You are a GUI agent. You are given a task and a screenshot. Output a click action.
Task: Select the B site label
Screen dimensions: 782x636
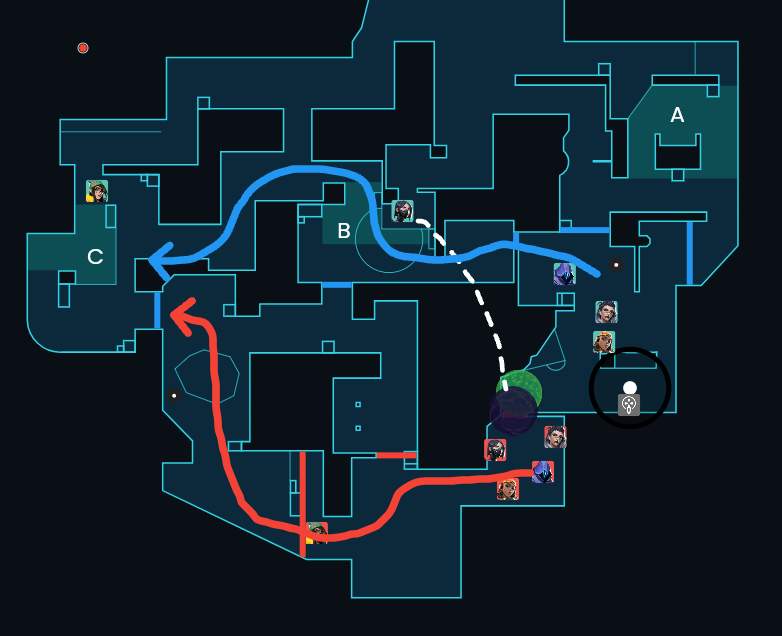(343, 231)
